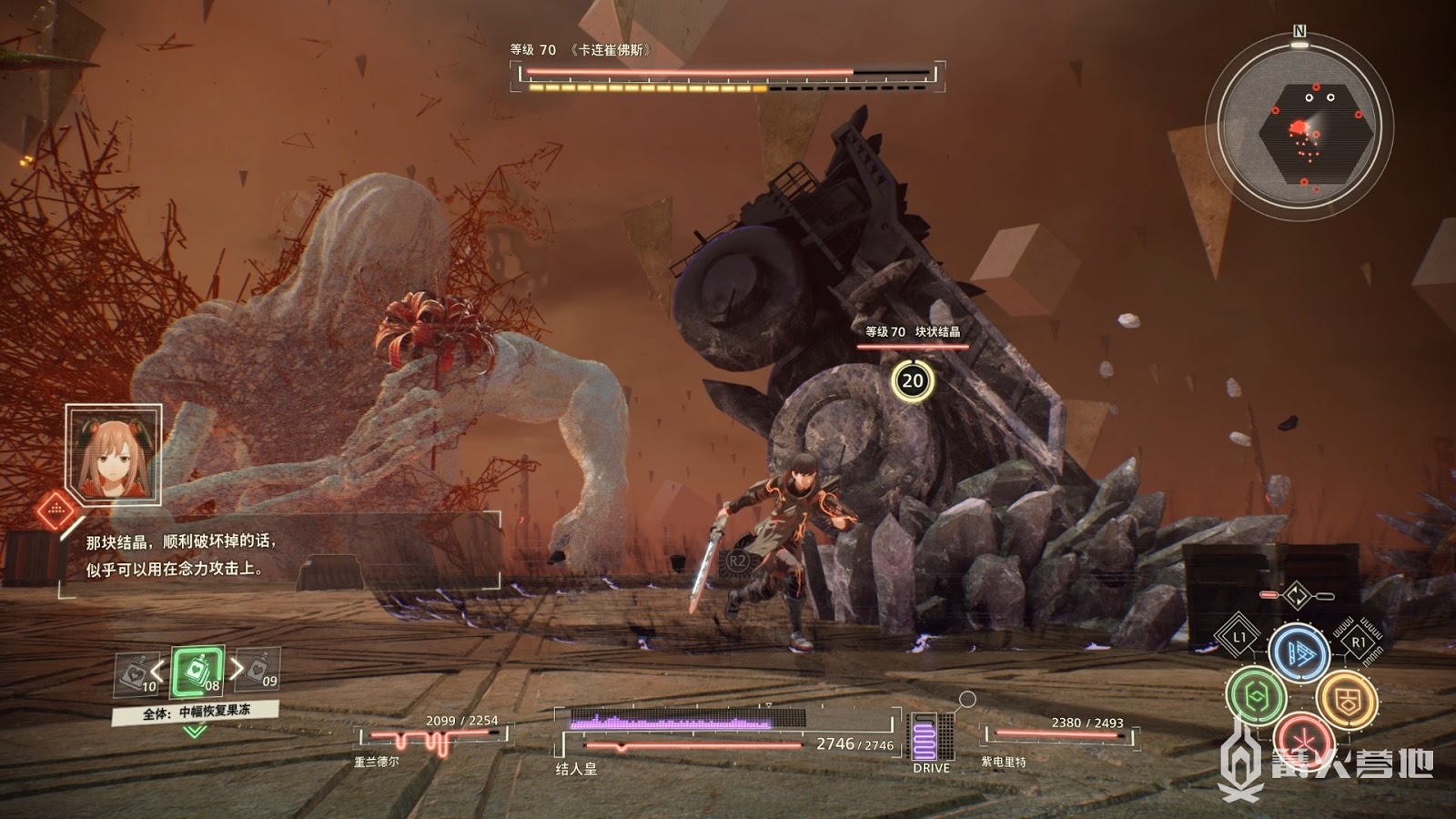1456x819 pixels.
Task: Click the left arrow beside the item slots
Action: click(157, 672)
